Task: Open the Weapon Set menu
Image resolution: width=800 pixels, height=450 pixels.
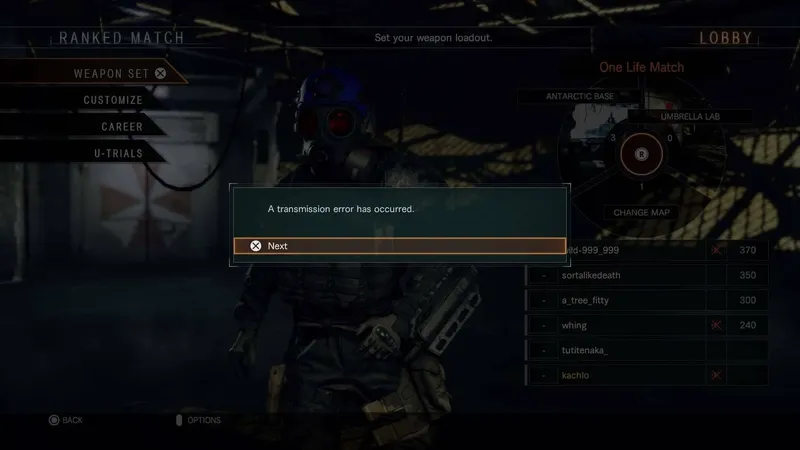Action: [110, 73]
